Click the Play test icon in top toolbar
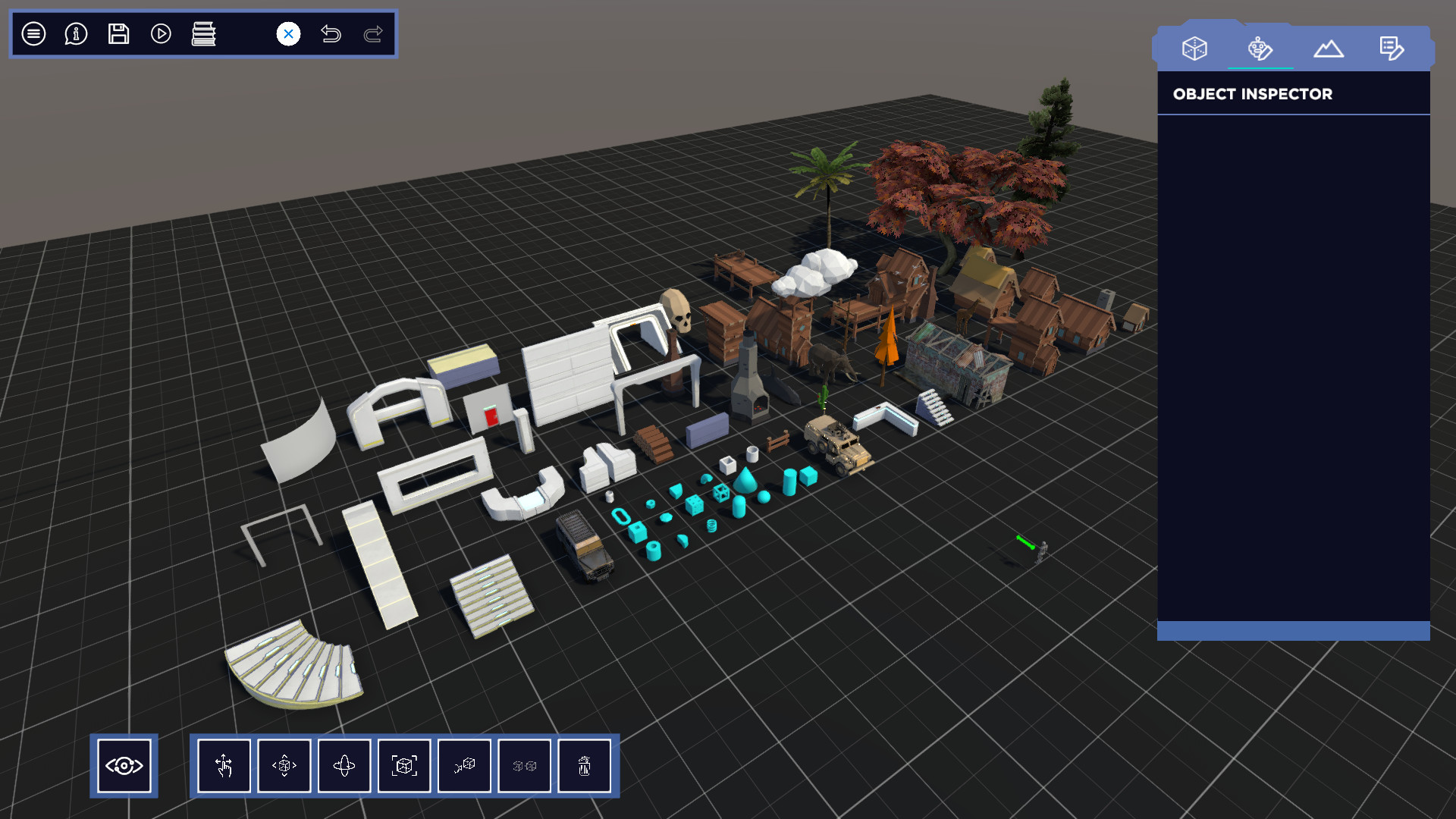Image resolution: width=1456 pixels, height=819 pixels. (160, 33)
